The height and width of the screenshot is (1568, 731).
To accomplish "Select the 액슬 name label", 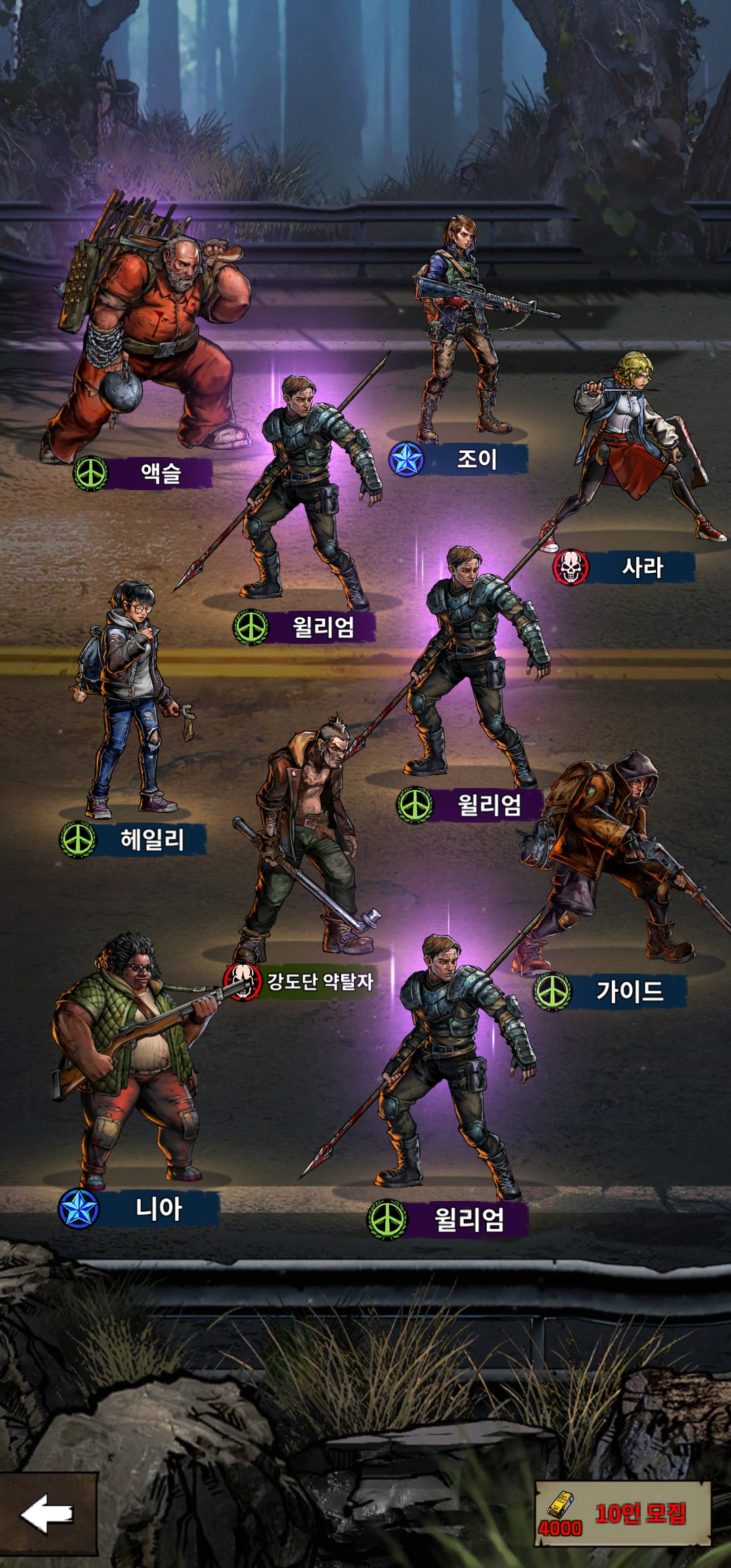I will [x=160, y=473].
